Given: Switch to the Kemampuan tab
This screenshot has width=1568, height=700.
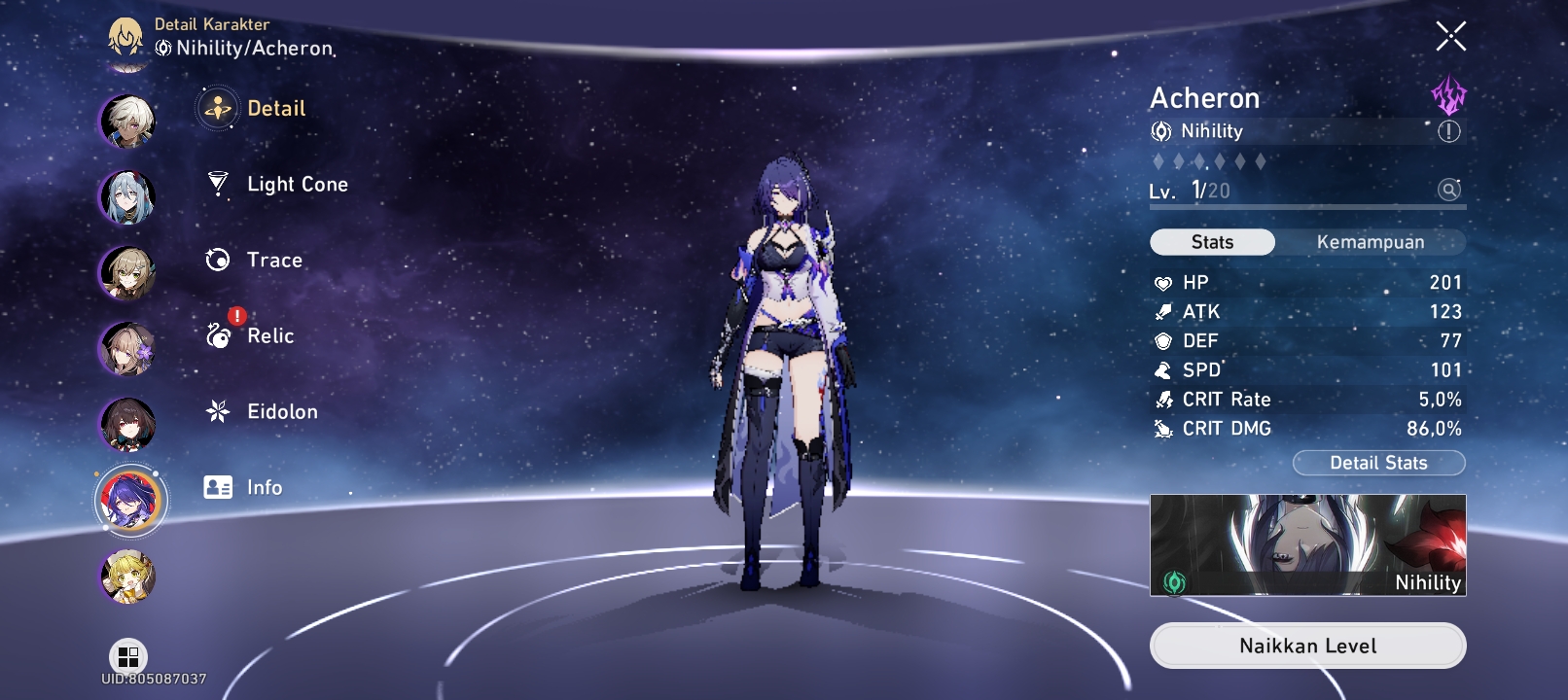Looking at the screenshot, I should tap(1372, 241).
